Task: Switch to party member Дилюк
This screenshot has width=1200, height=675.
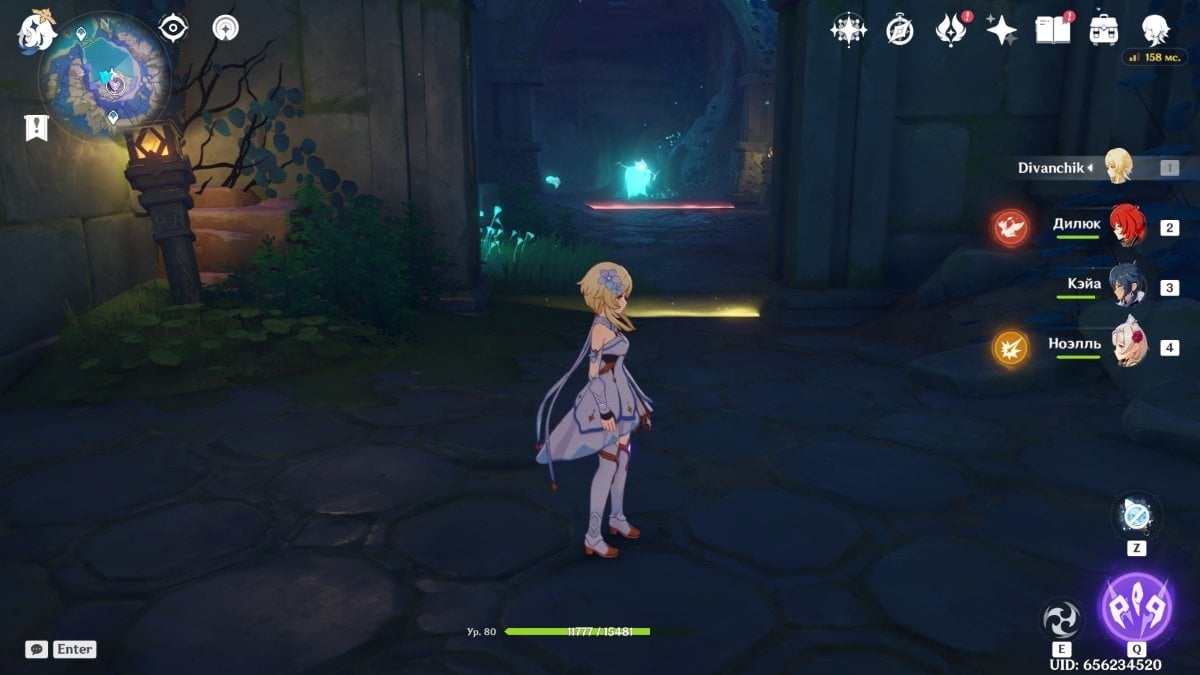Action: (1127, 226)
